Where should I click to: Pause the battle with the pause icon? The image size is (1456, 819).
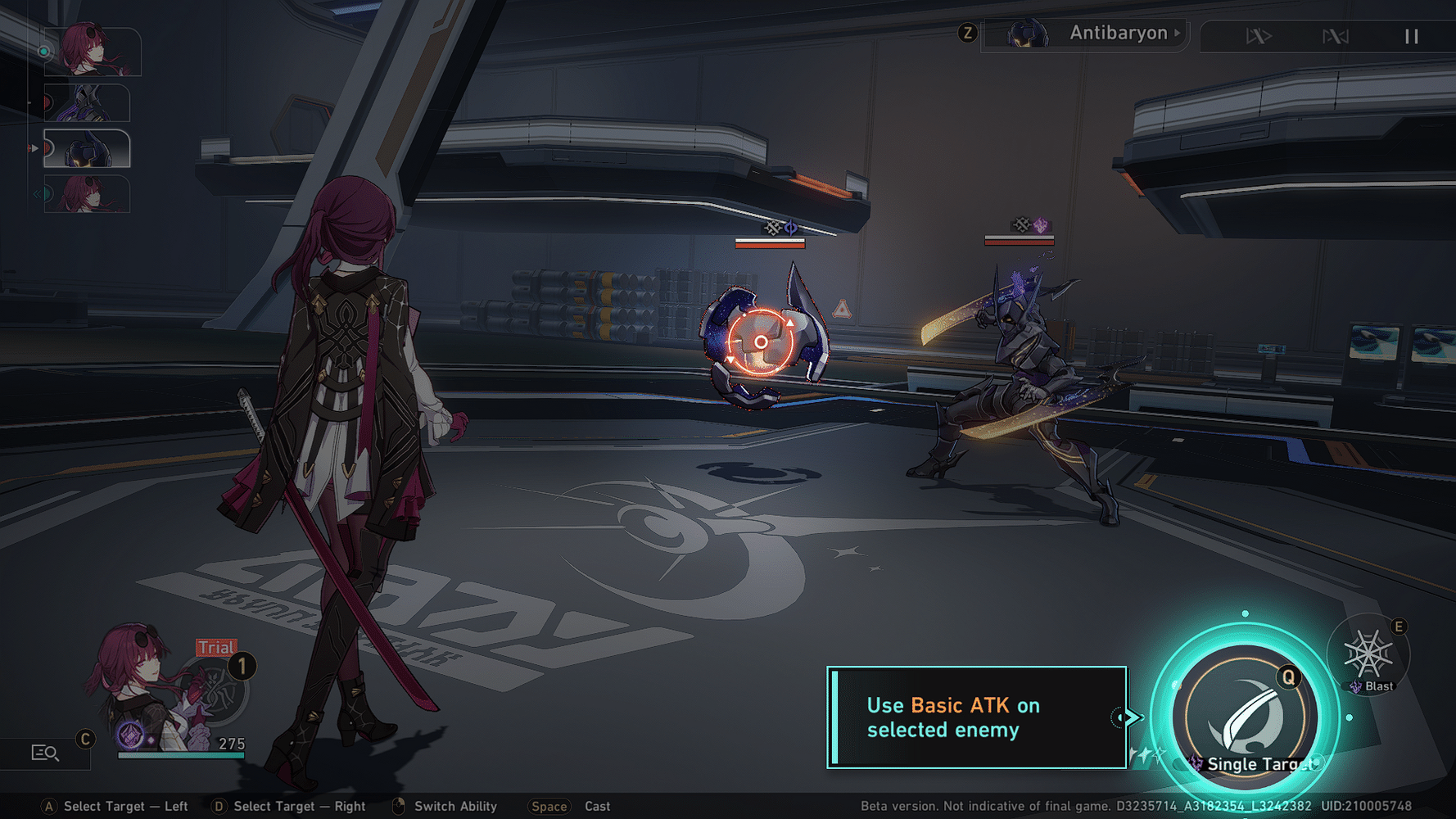pyautogui.click(x=1411, y=36)
